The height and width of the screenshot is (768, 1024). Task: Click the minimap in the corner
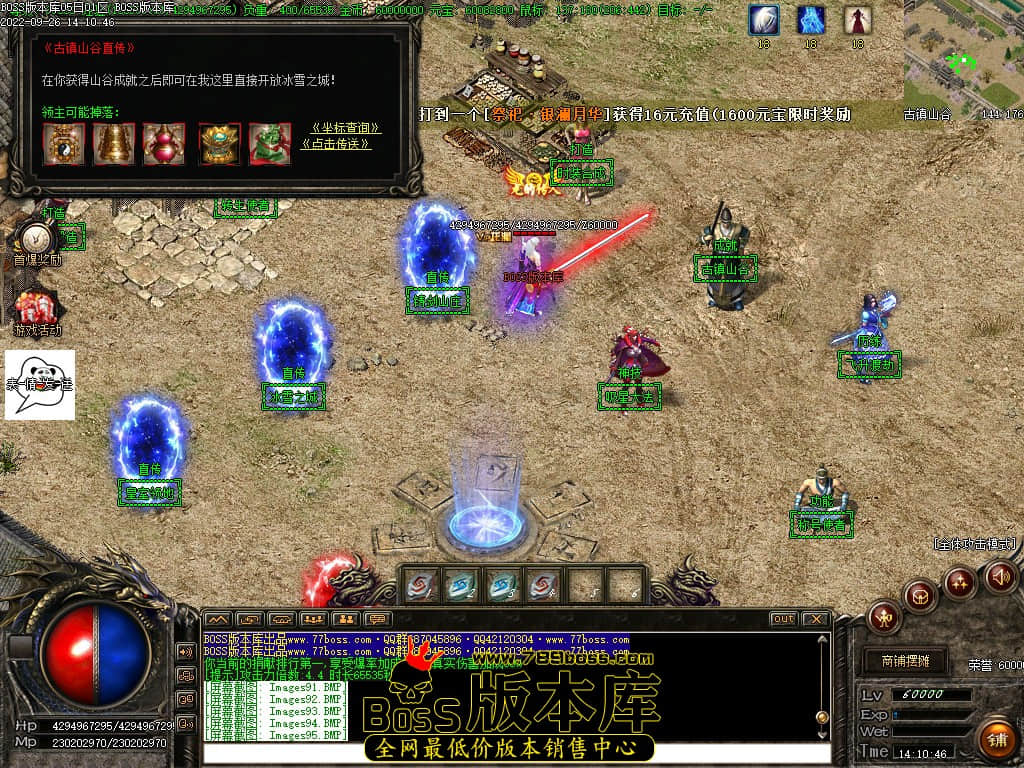pos(963,52)
